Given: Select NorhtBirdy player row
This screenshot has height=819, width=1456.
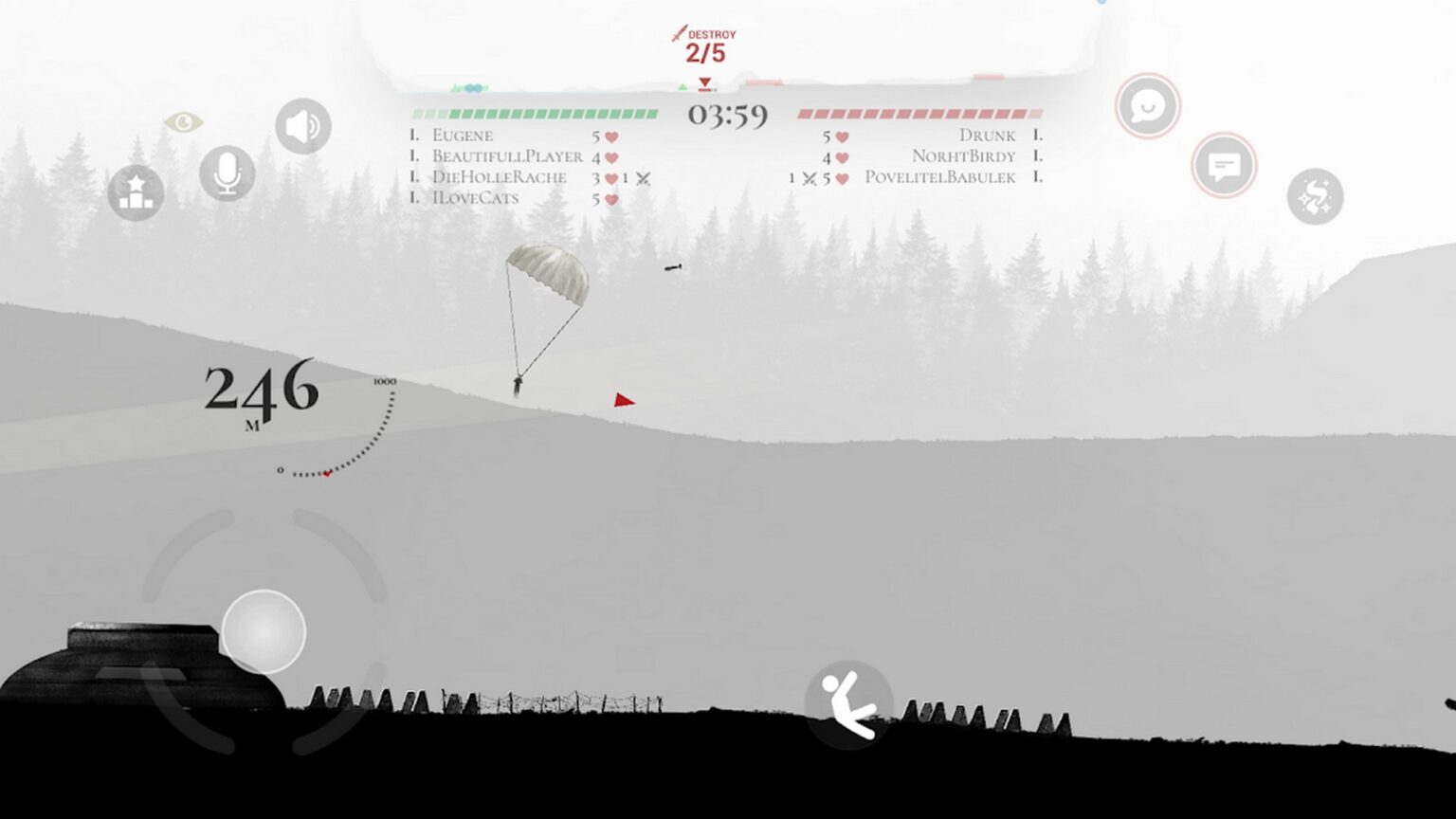Looking at the screenshot, I should (963, 156).
